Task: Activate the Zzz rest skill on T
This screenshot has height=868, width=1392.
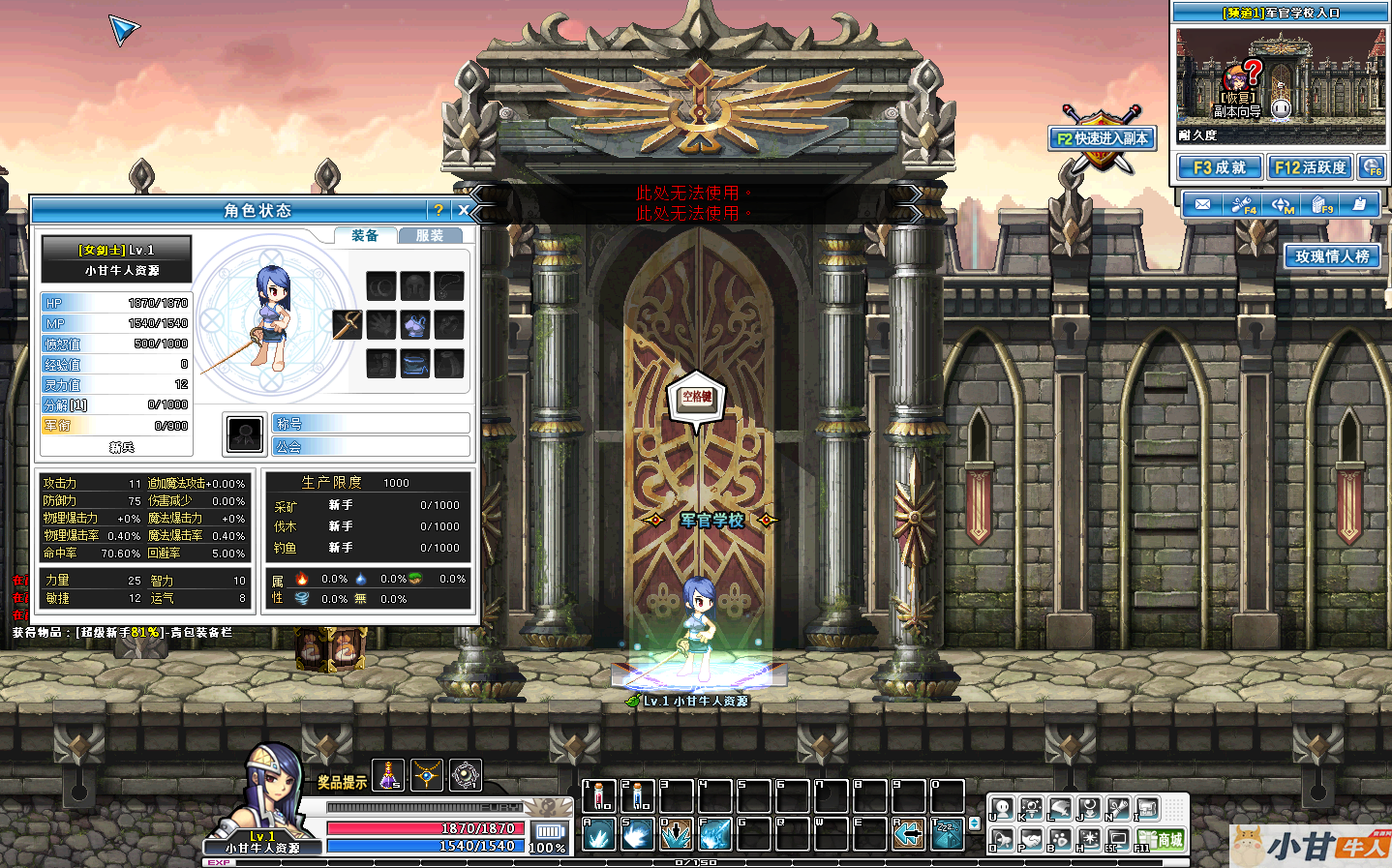Action: [x=948, y=834]
